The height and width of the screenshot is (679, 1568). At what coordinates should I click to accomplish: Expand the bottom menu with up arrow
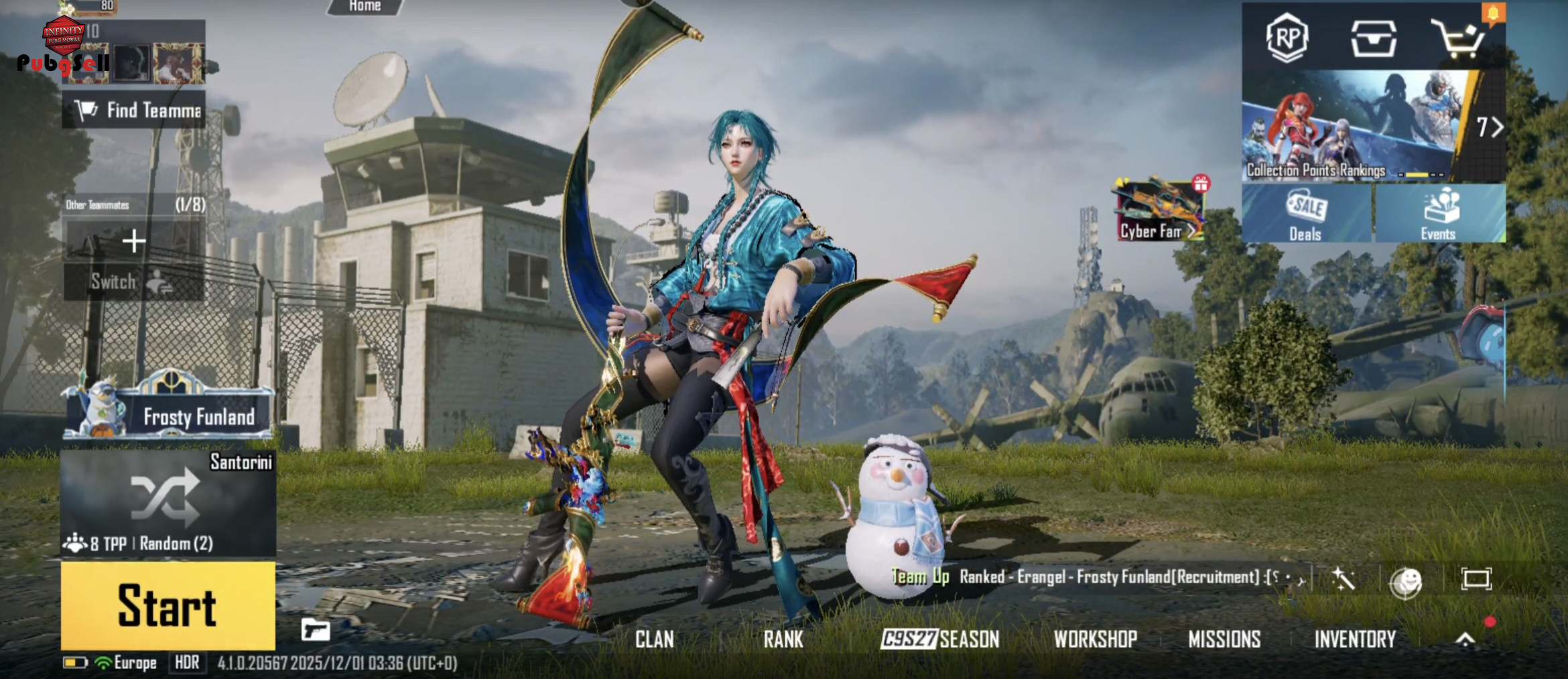tap(1465, 639)
